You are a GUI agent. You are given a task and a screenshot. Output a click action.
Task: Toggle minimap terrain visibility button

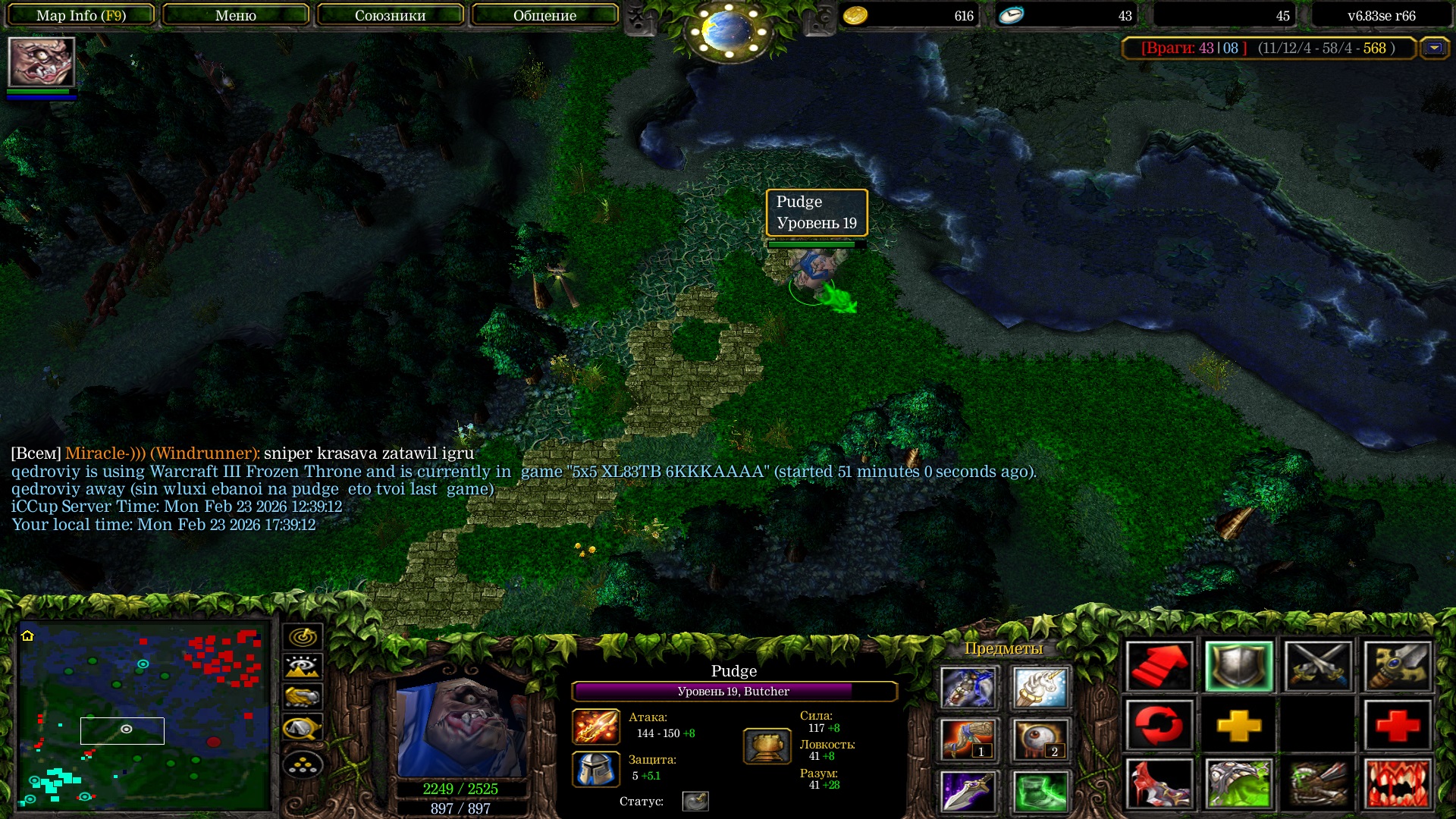(303, 667)
